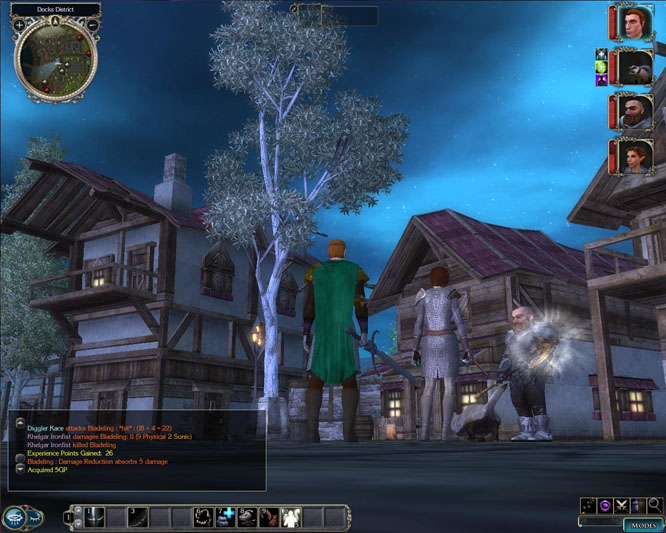Toggle the purple orb mode icon
Screen dimensions: 666x533
[604, 506]
